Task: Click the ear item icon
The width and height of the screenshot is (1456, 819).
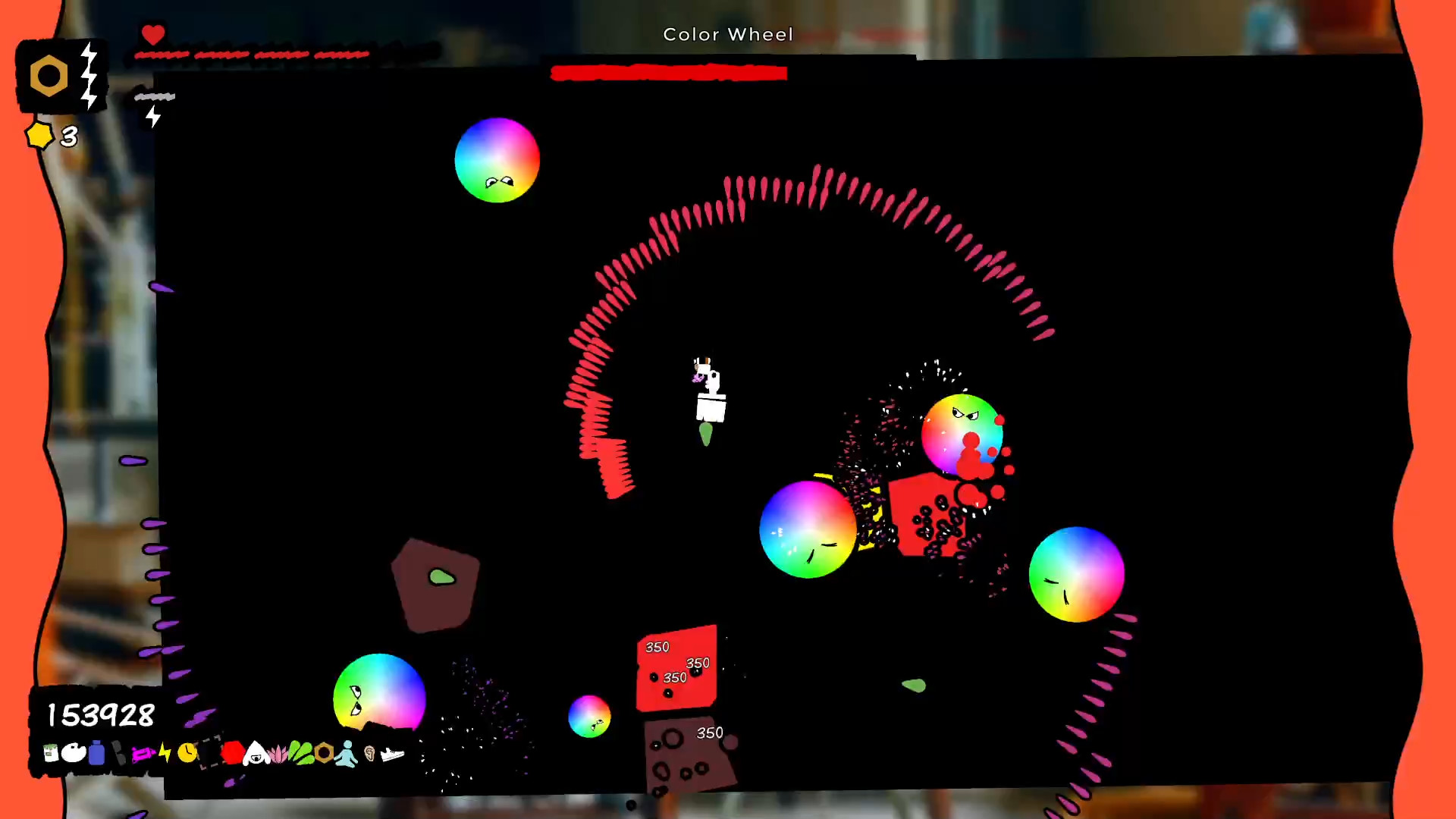Action: coord(370,752)
